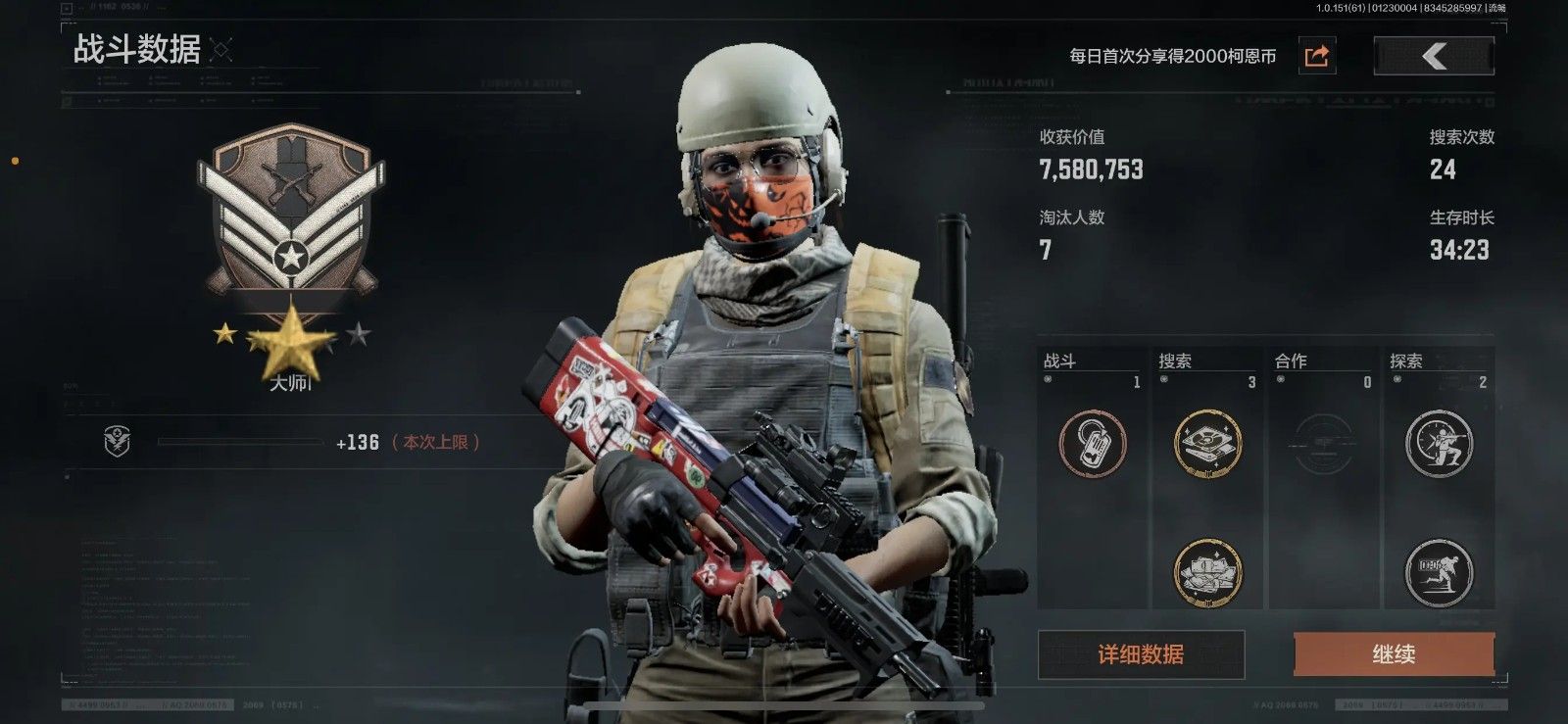
Task: Select the kneeling rifleman exploration medal
Action: (x=1439, y=444)
